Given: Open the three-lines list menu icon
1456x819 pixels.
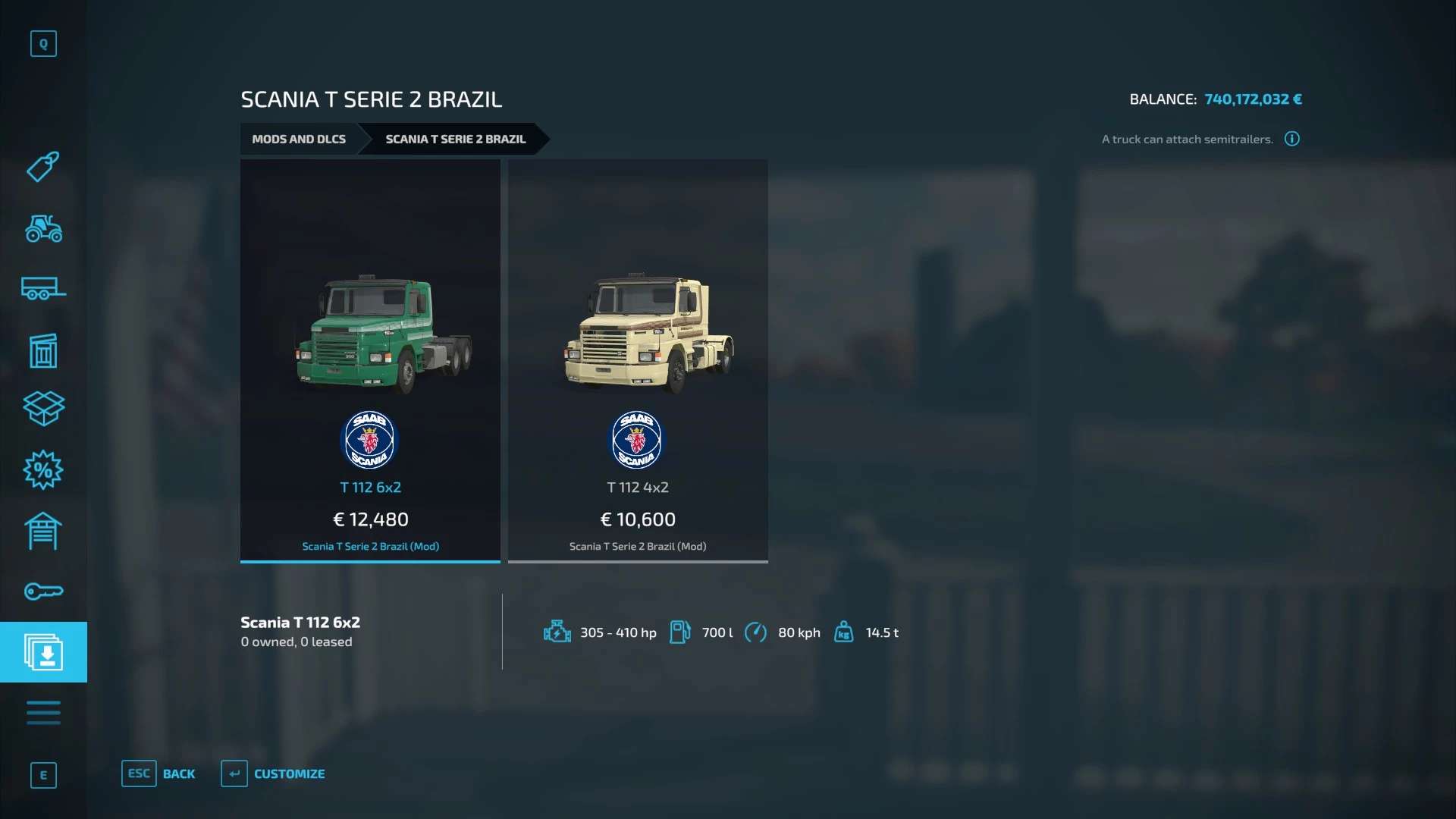Looking at the screenshot, I should [x=43, y=713].
